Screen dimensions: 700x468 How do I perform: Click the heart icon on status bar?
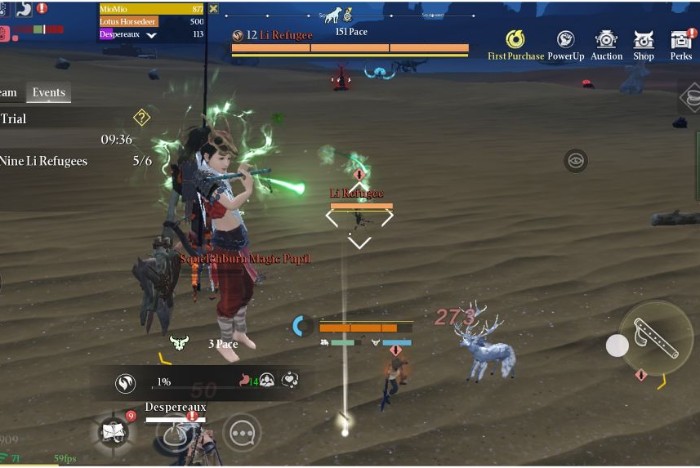[289, 380]
